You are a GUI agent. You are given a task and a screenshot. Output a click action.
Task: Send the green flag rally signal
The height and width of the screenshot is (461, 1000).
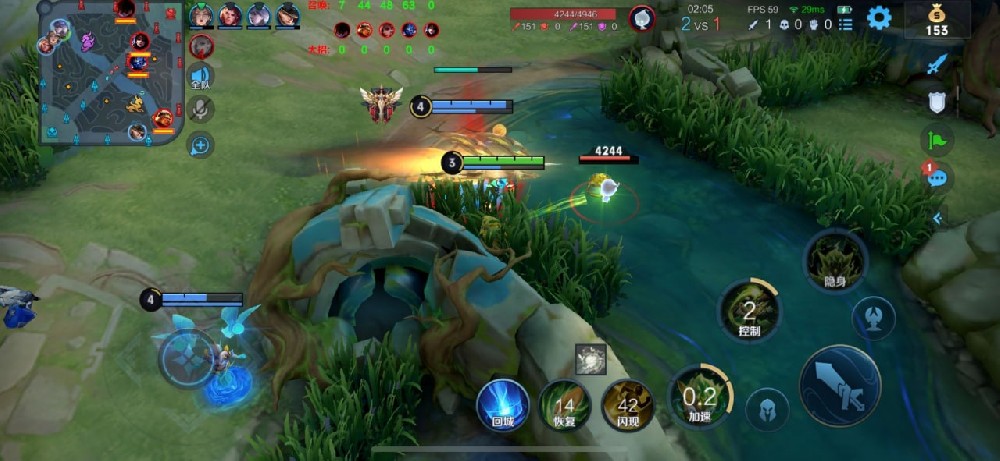click(x=937, y=140)
